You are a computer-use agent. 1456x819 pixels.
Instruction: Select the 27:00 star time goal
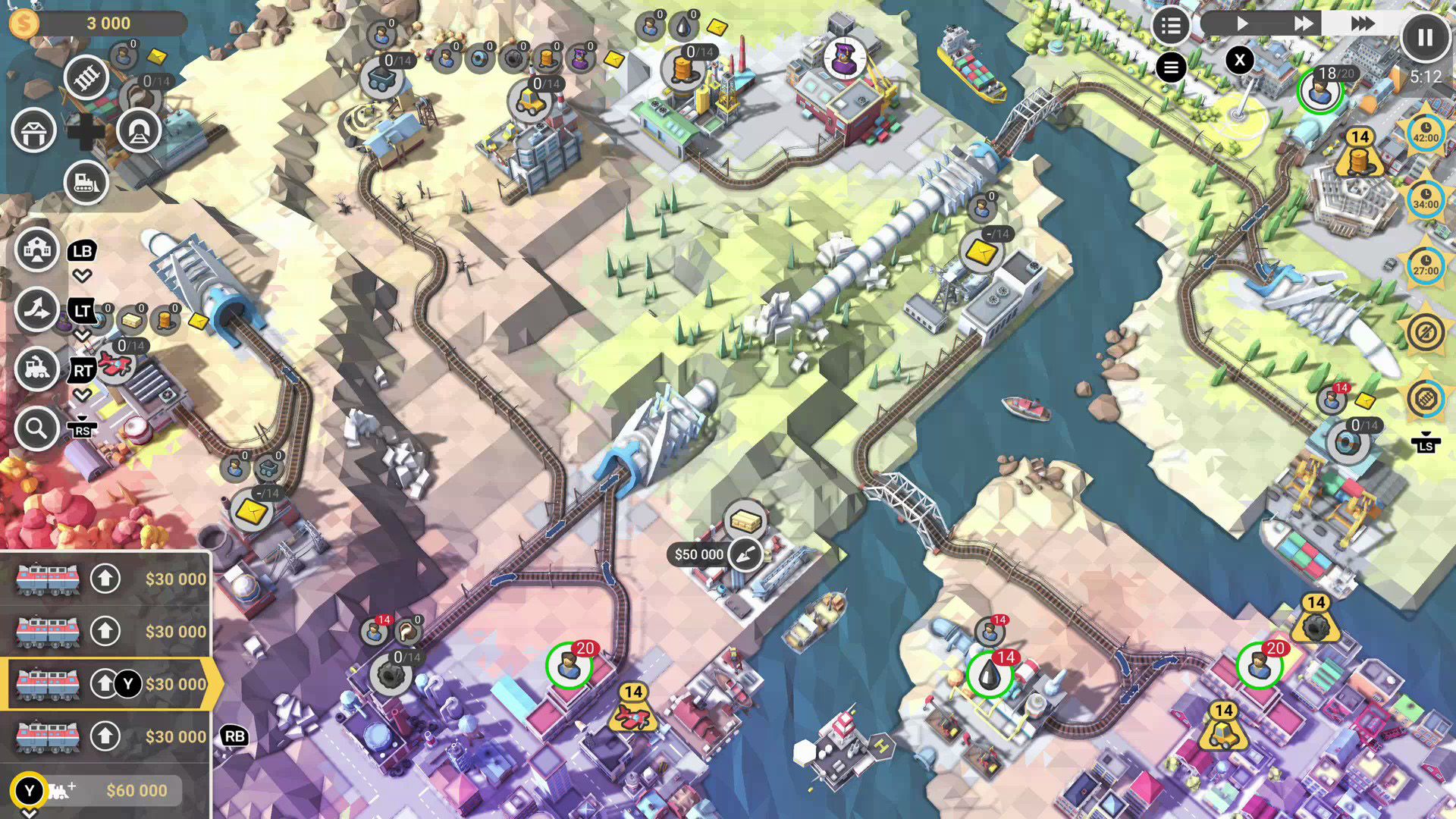[x=1425, y=266]
